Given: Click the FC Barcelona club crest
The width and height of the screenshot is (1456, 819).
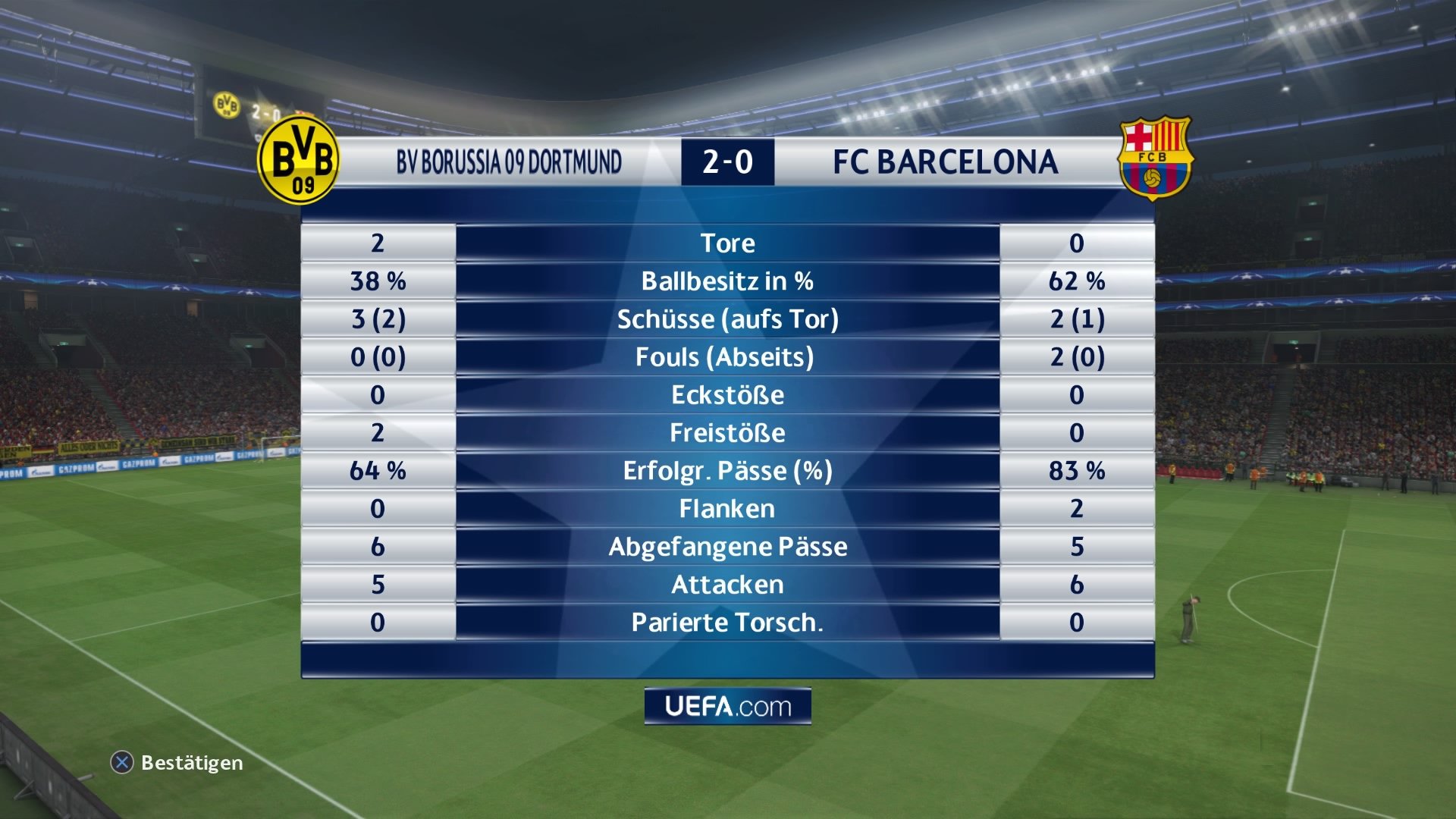Looking at the screenshot, I should tap(1155, 160).
